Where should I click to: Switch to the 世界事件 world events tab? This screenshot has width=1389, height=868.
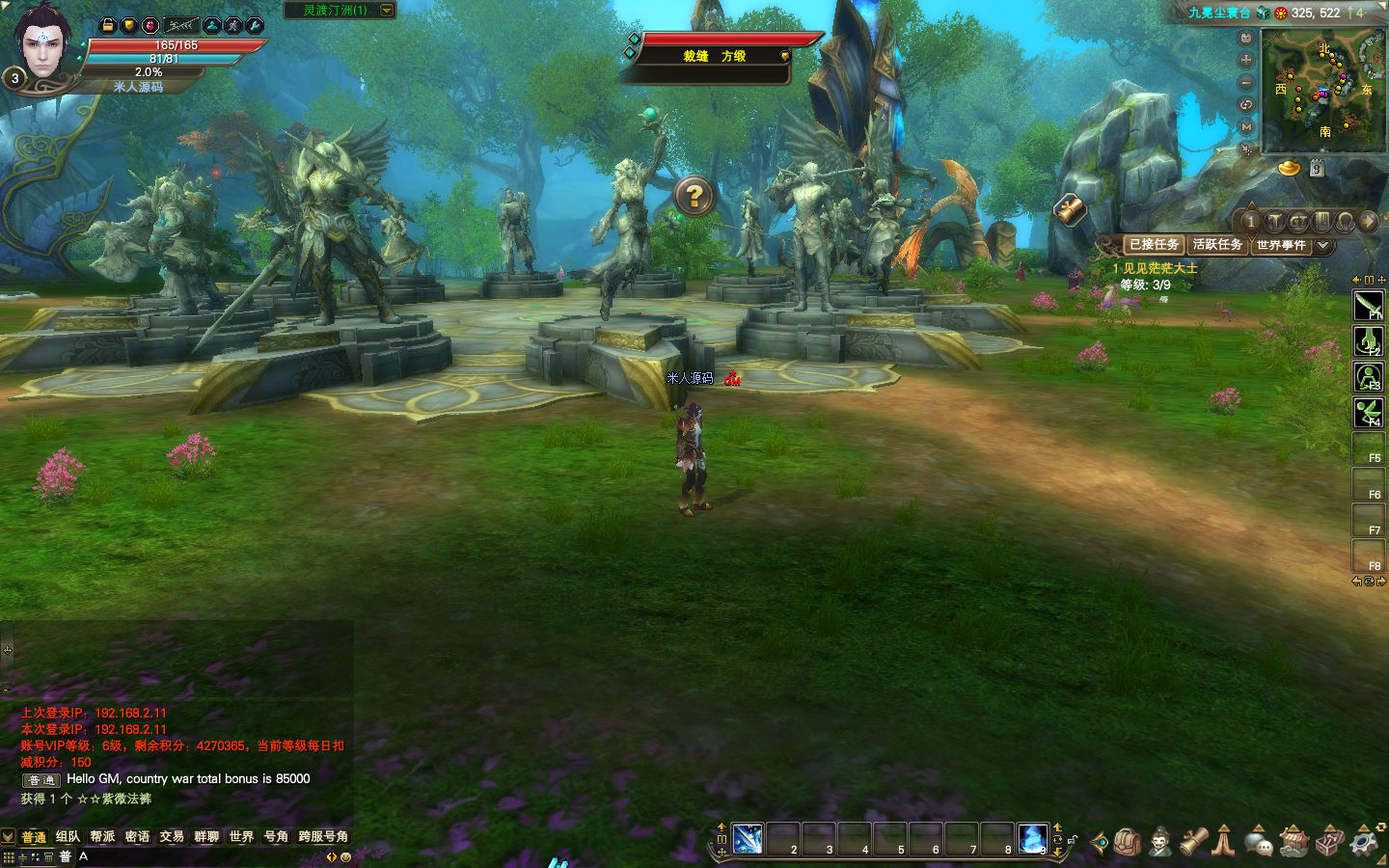[x=1281, y=245]
